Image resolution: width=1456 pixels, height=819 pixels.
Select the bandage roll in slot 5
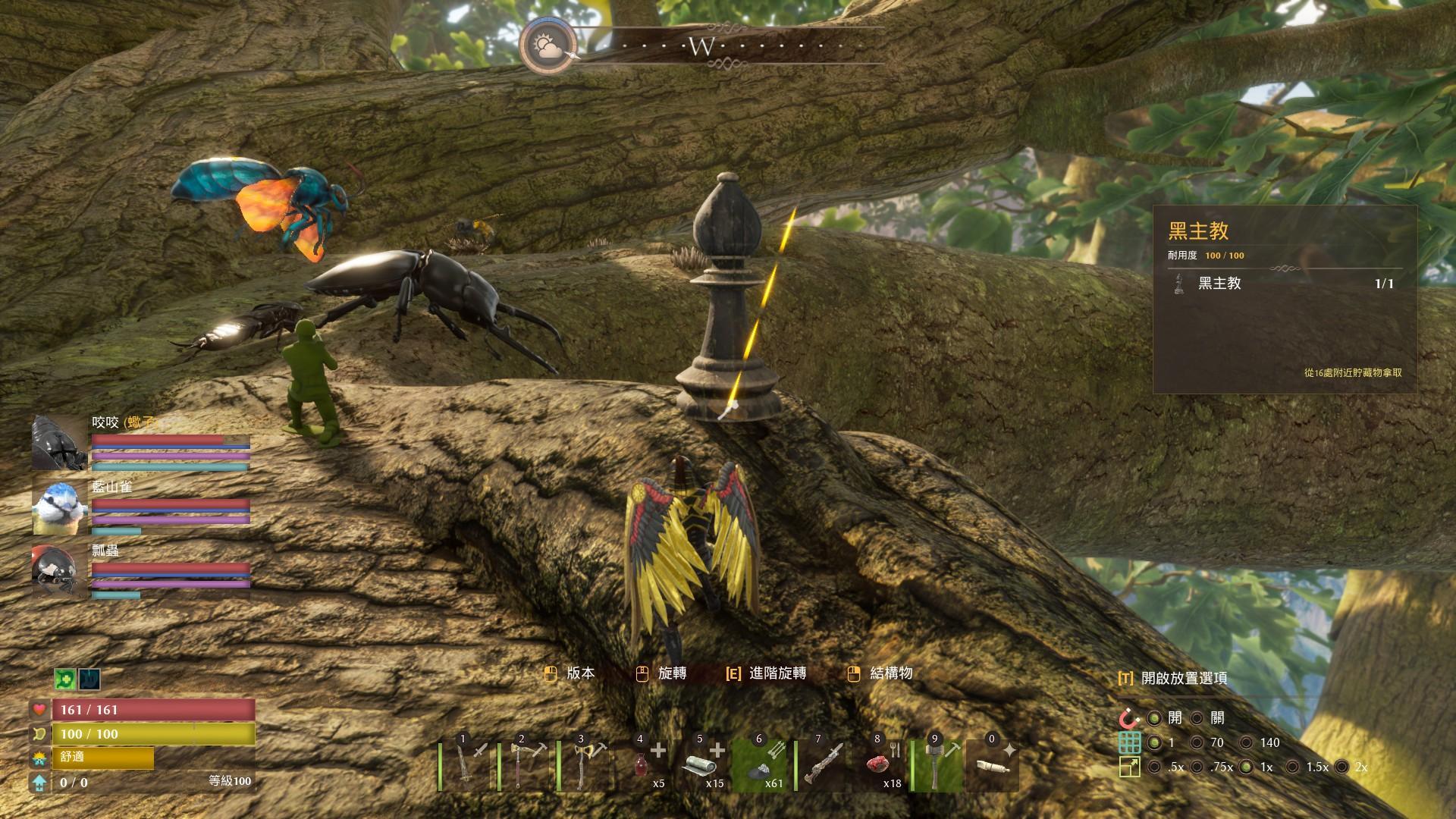click(703, 764)
